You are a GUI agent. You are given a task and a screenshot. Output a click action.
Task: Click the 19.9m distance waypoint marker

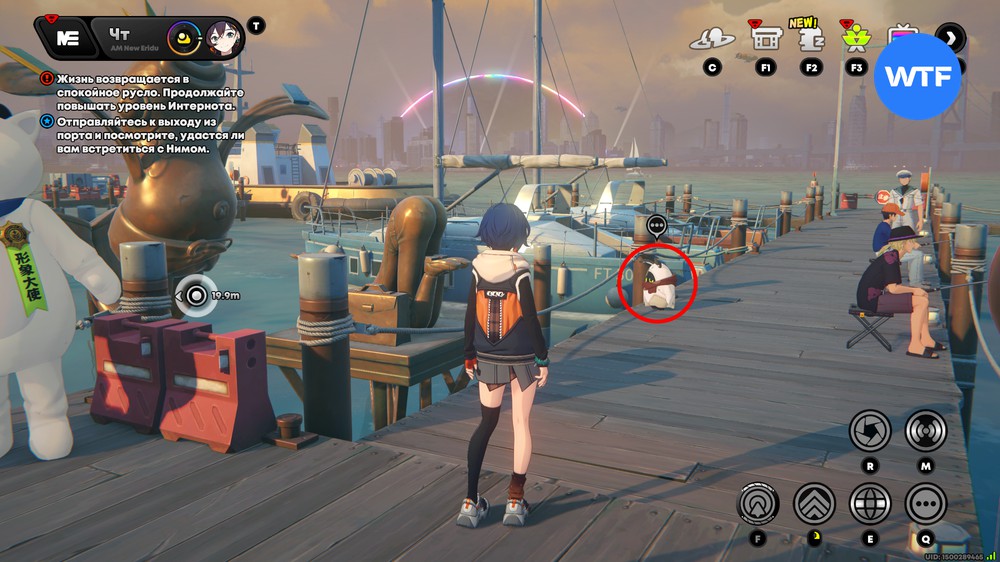pos(196,295)
